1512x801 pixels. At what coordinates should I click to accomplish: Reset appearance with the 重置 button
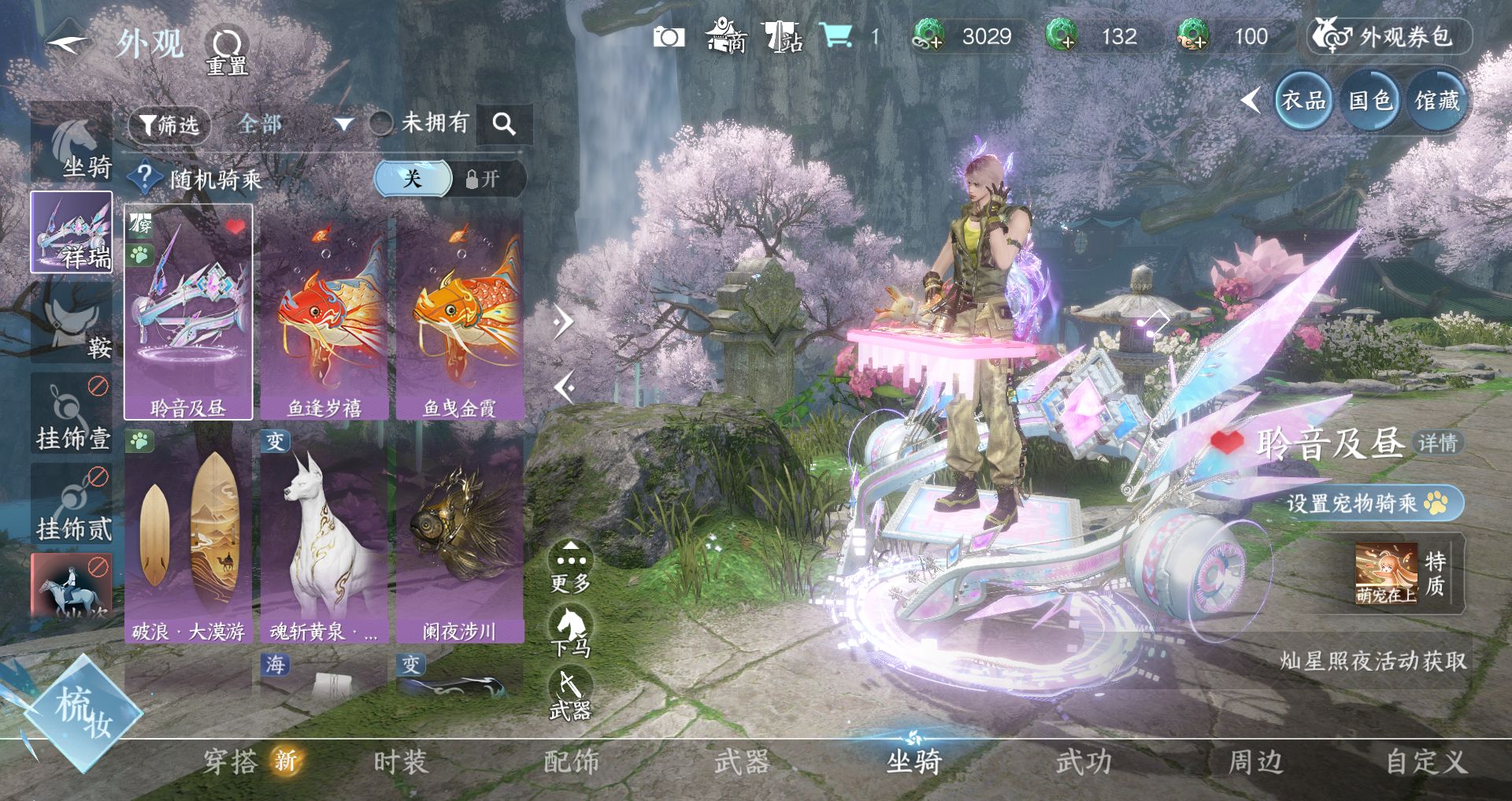(x=227, y=51)
